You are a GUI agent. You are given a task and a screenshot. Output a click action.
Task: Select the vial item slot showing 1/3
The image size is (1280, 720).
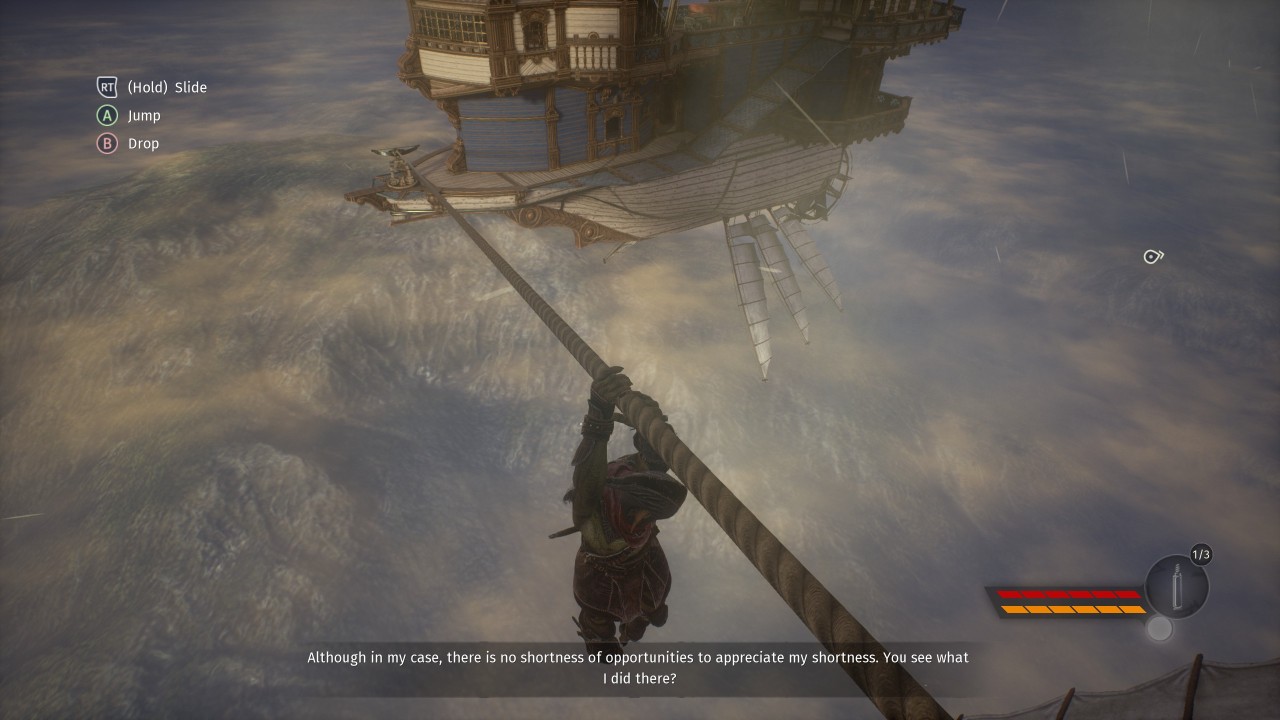[1177, 587]
